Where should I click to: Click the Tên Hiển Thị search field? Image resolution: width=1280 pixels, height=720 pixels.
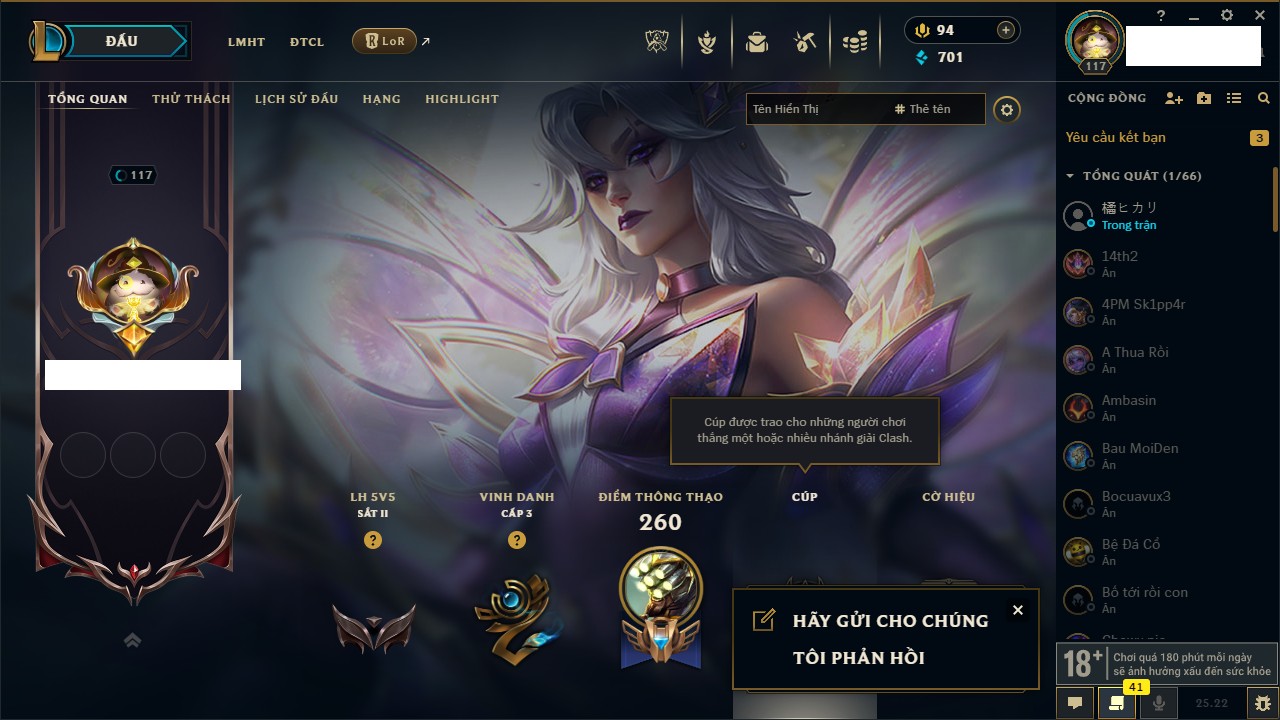coord(815,109)
